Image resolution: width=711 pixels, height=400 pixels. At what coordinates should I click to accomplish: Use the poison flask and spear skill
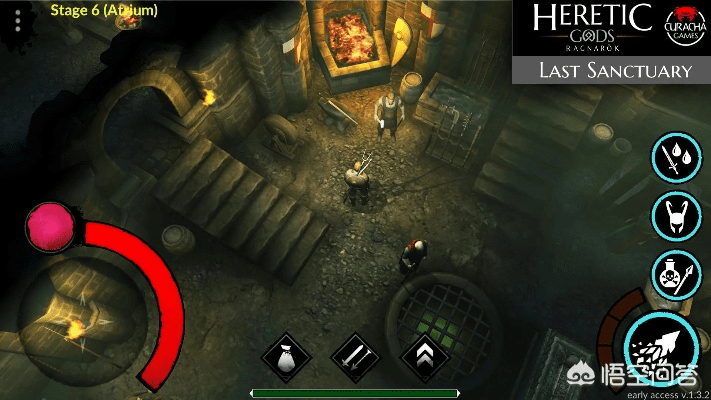click(674, 273)
